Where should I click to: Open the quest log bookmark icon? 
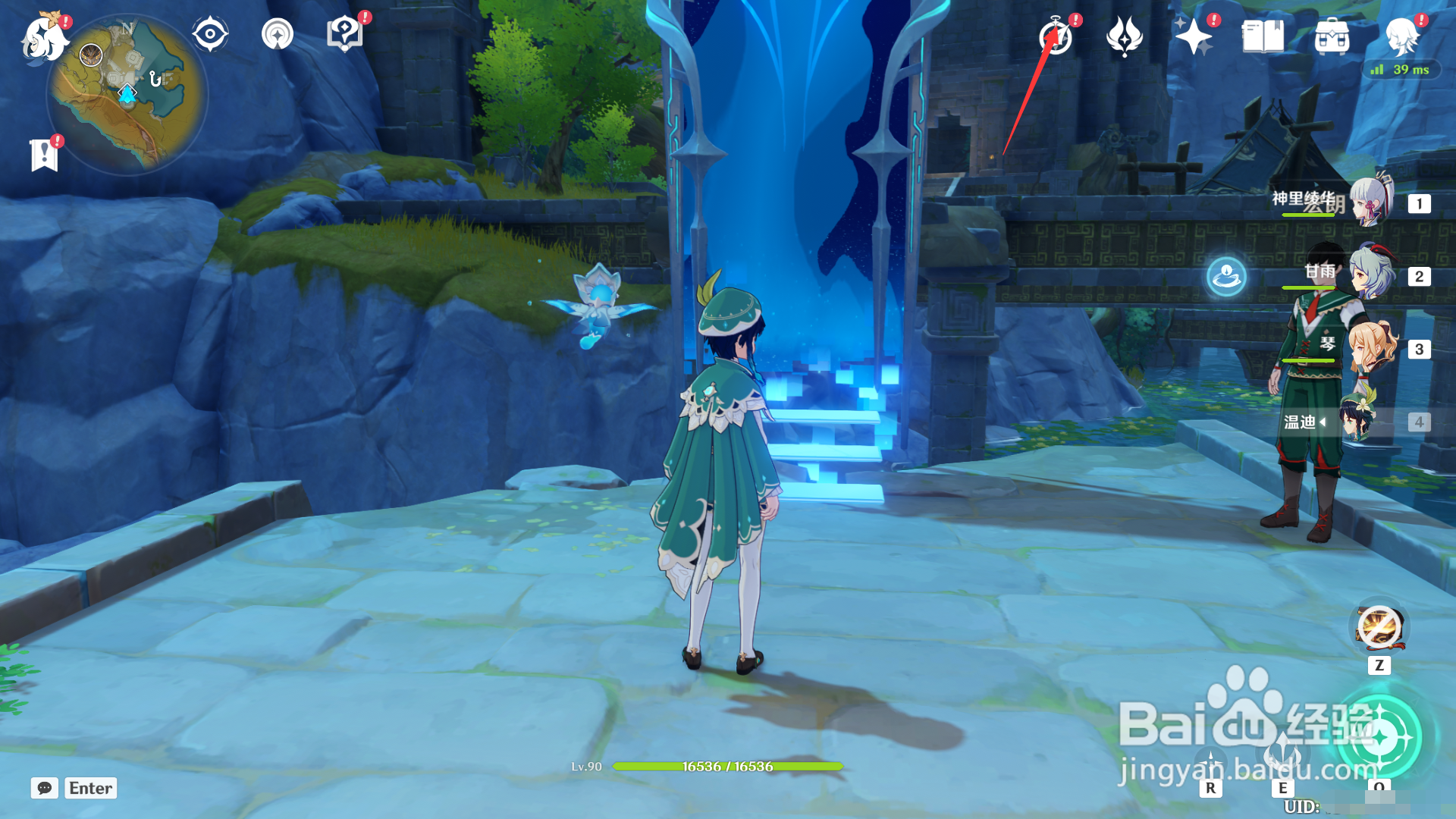[x=45, y=155]
